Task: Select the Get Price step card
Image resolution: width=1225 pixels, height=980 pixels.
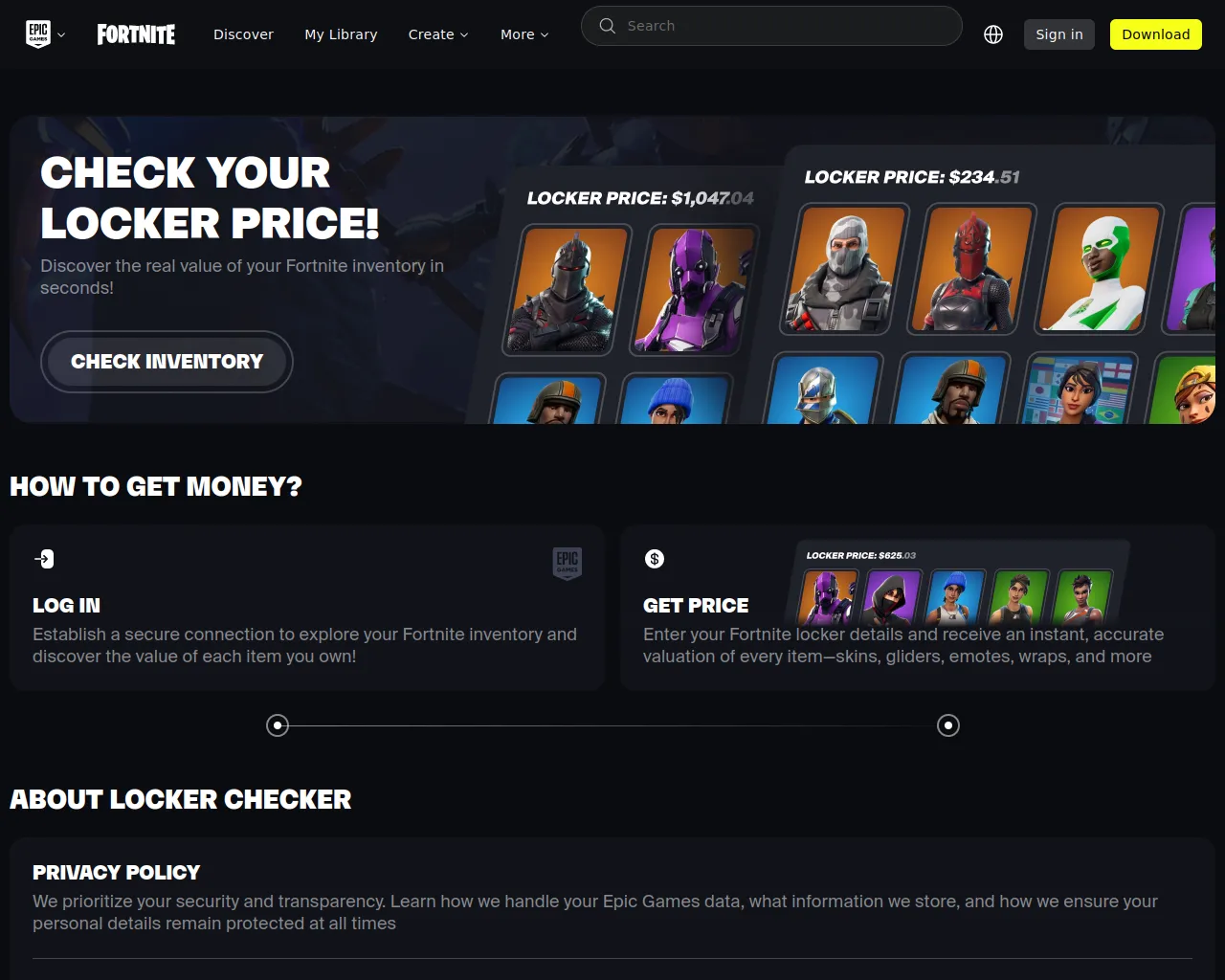Action: [917, 608]
